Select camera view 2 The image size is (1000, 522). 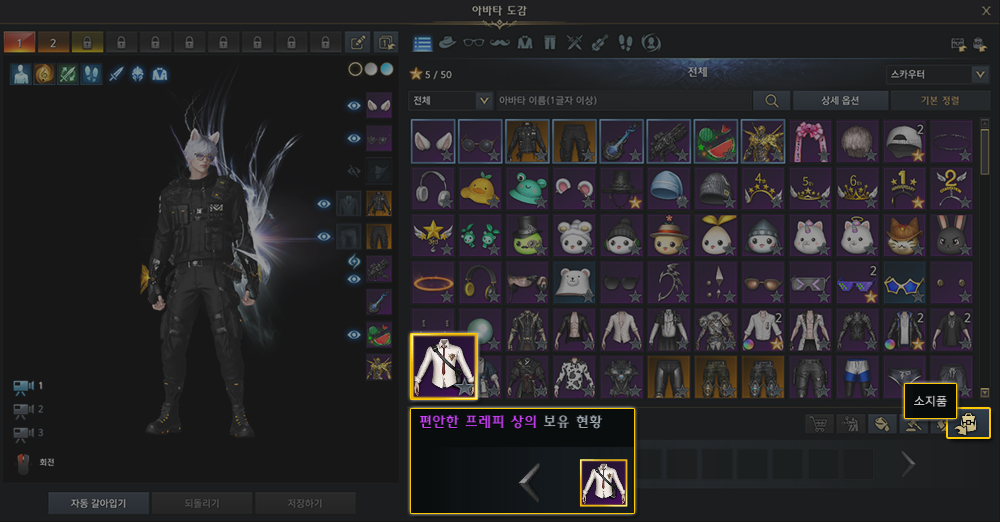coord(23,409)
